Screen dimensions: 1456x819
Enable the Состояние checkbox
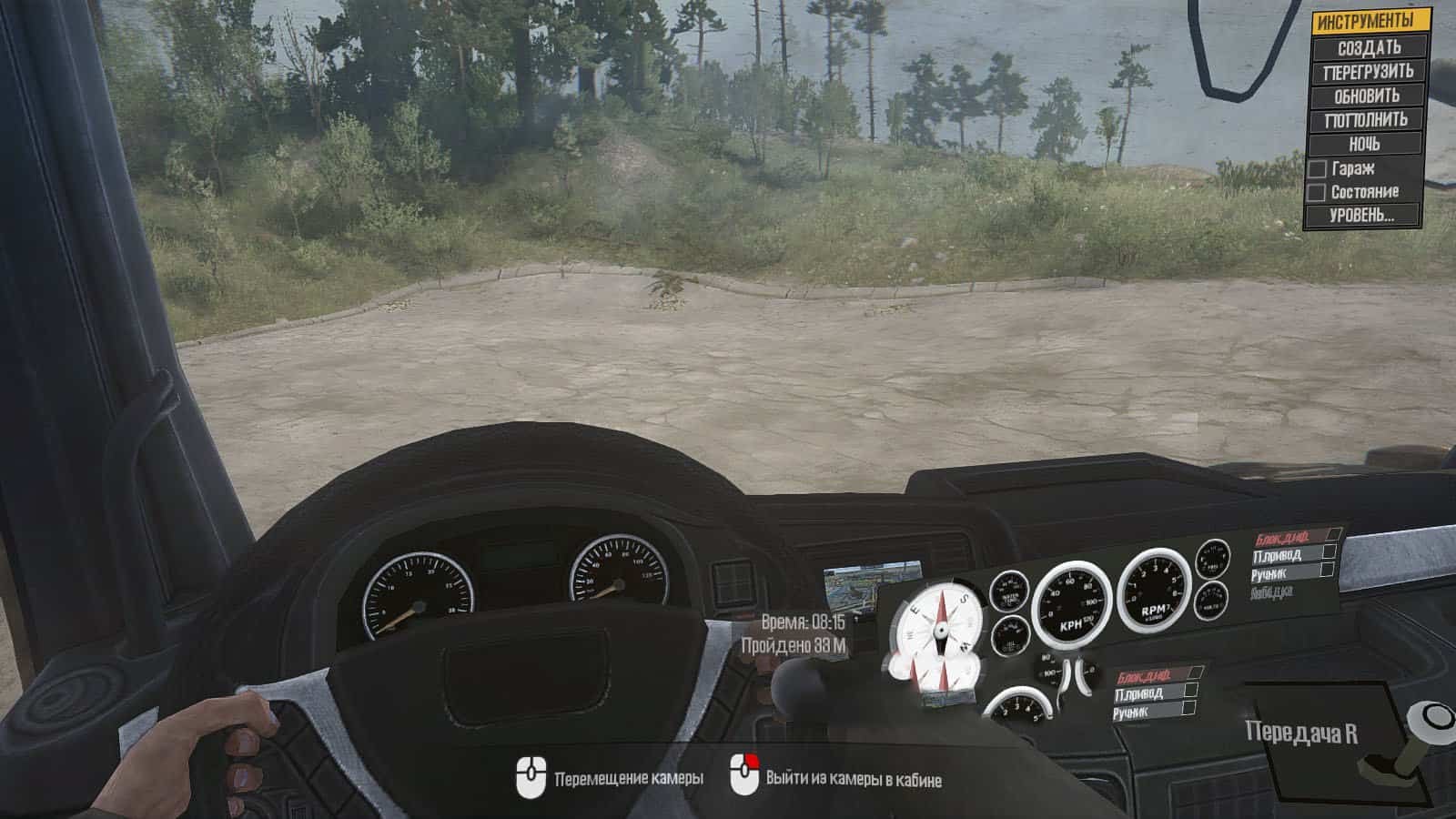1317,193
